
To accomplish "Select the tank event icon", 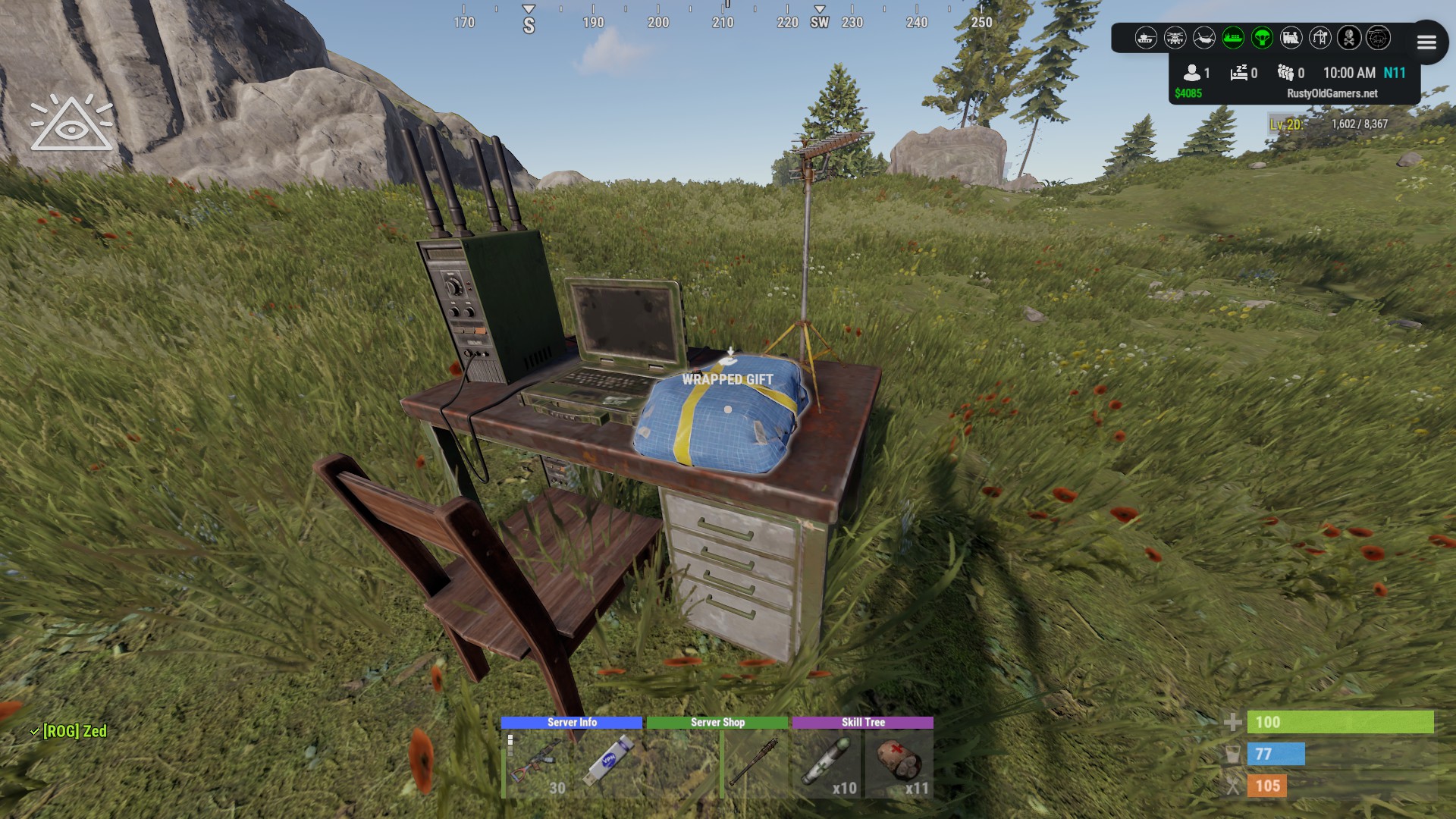I will click(1147, 39).
